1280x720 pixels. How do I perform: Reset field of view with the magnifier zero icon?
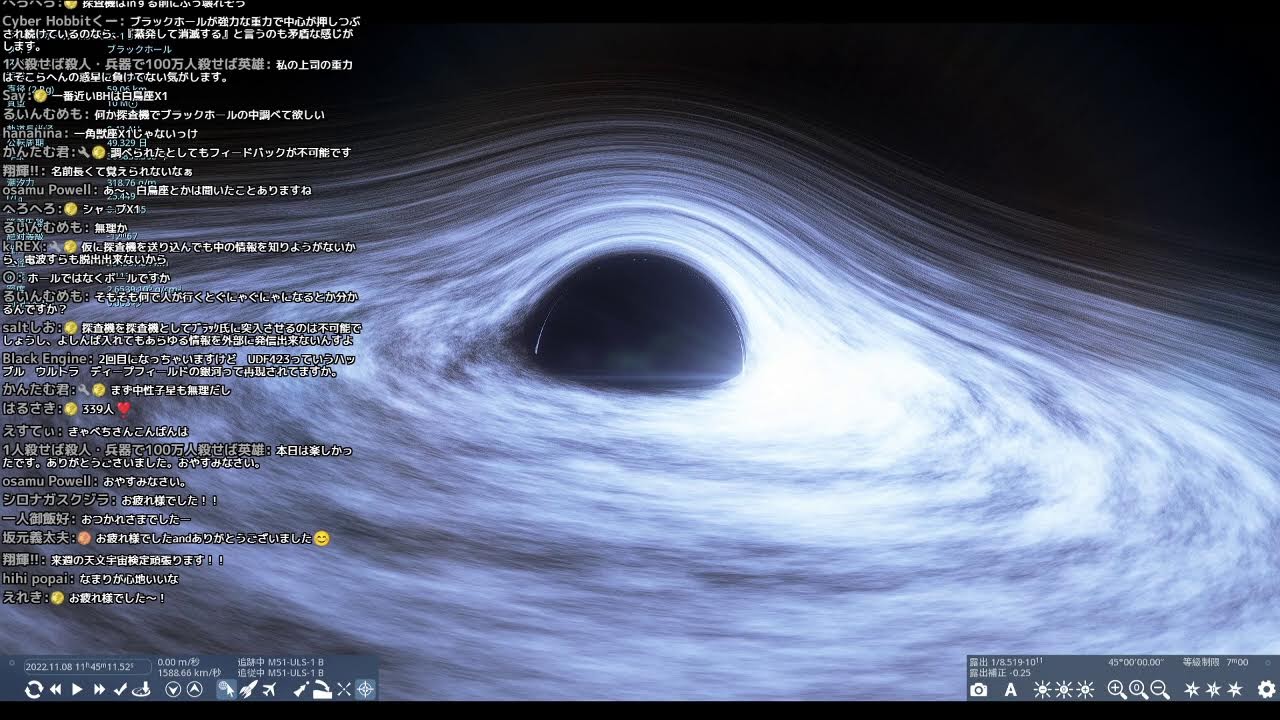click(x=1139, y=690)
